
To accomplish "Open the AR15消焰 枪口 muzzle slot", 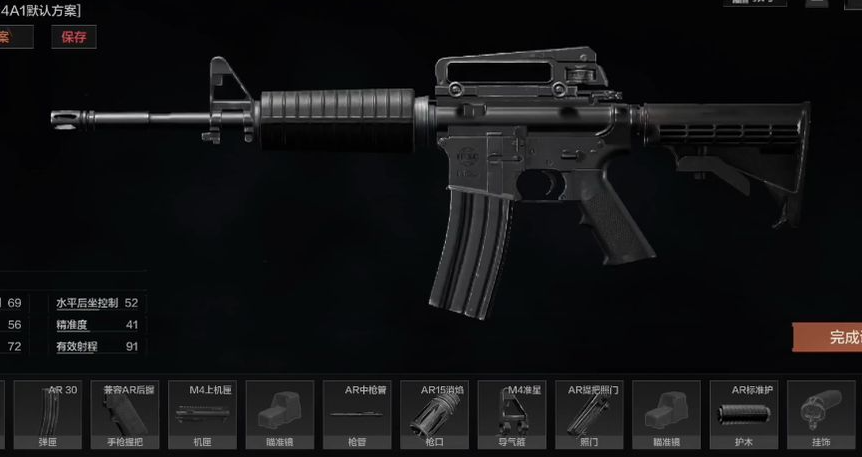I will 434,415.
